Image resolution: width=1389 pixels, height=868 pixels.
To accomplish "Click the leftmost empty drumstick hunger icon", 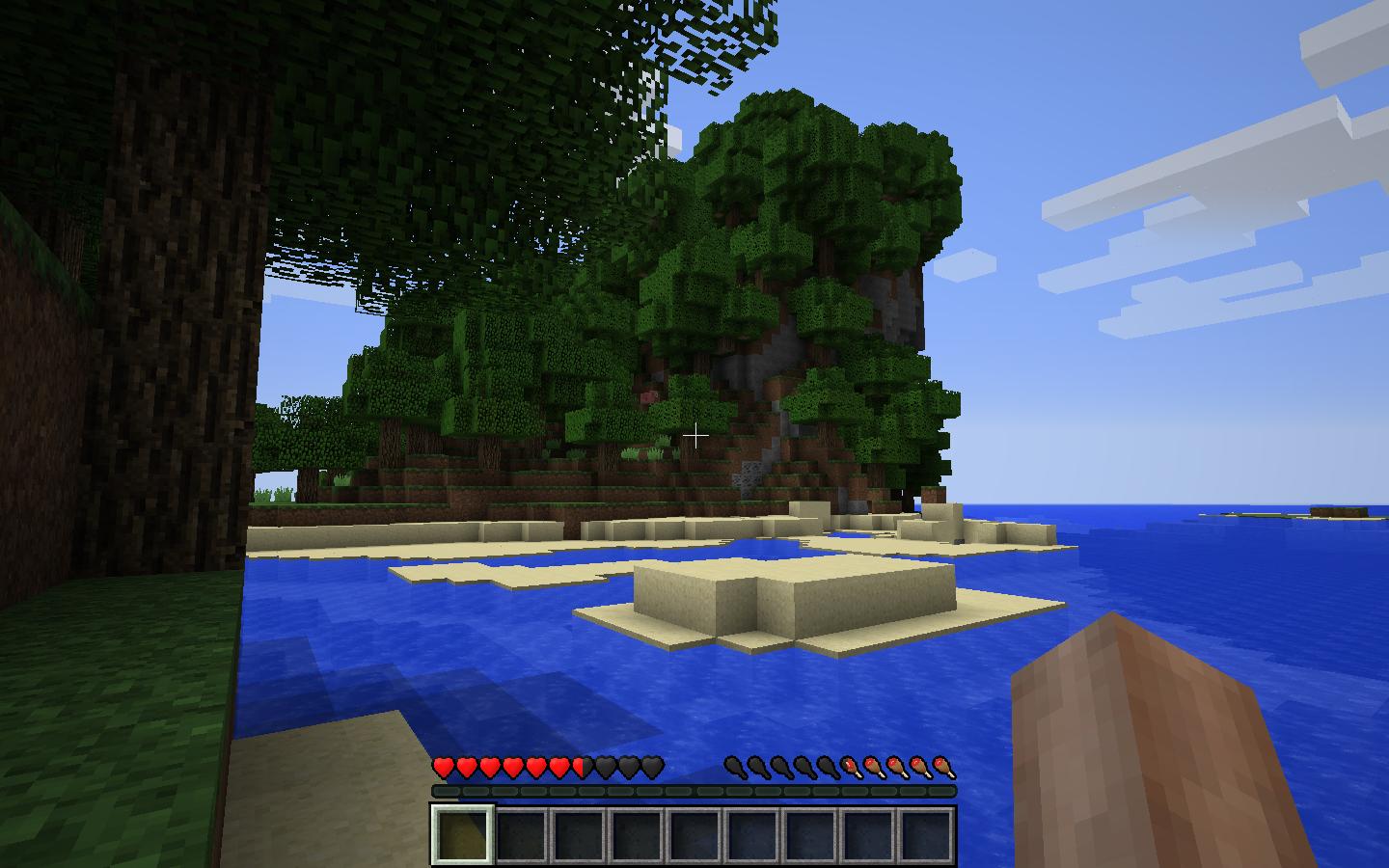I will click(x=735, y=768).
